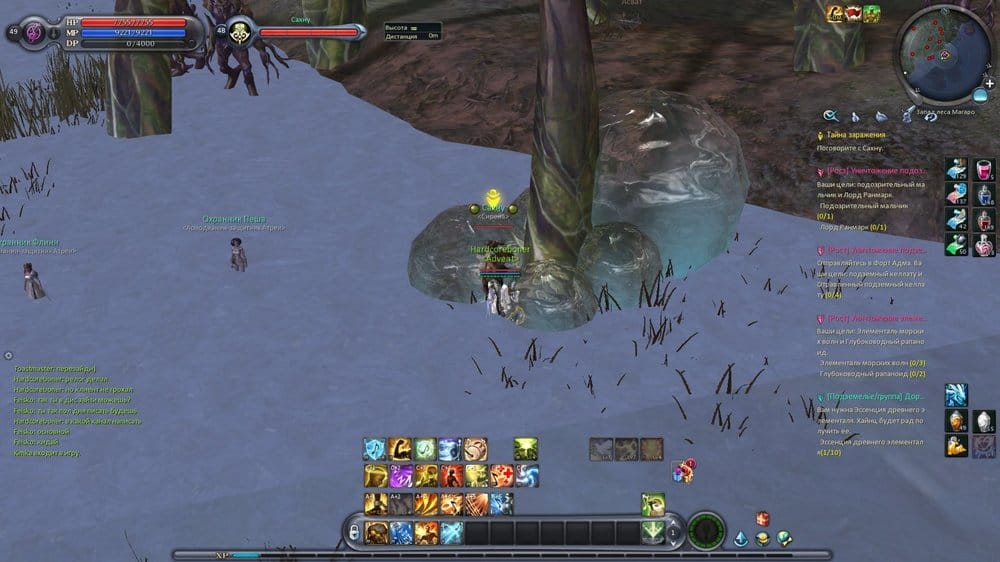Use the green downward arrow skill

(x=653, y=530)
